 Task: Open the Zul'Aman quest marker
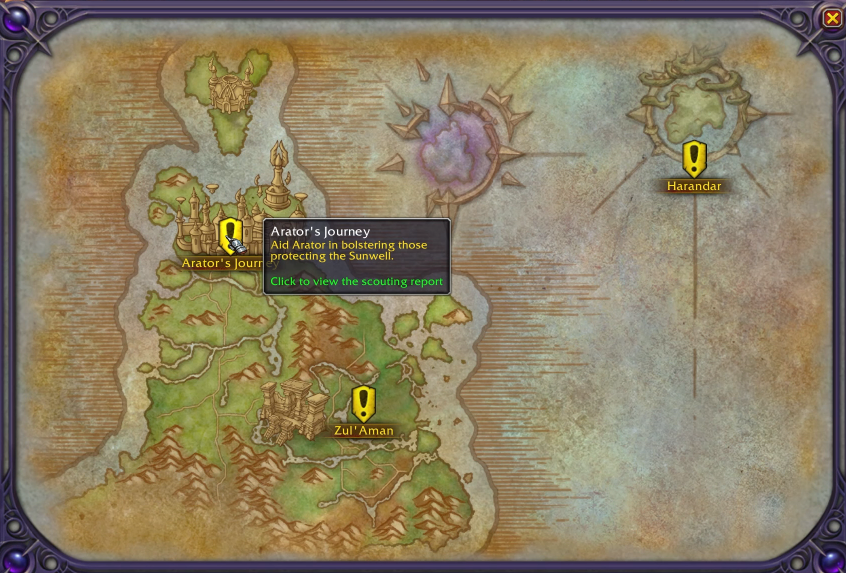coord(363,403)
